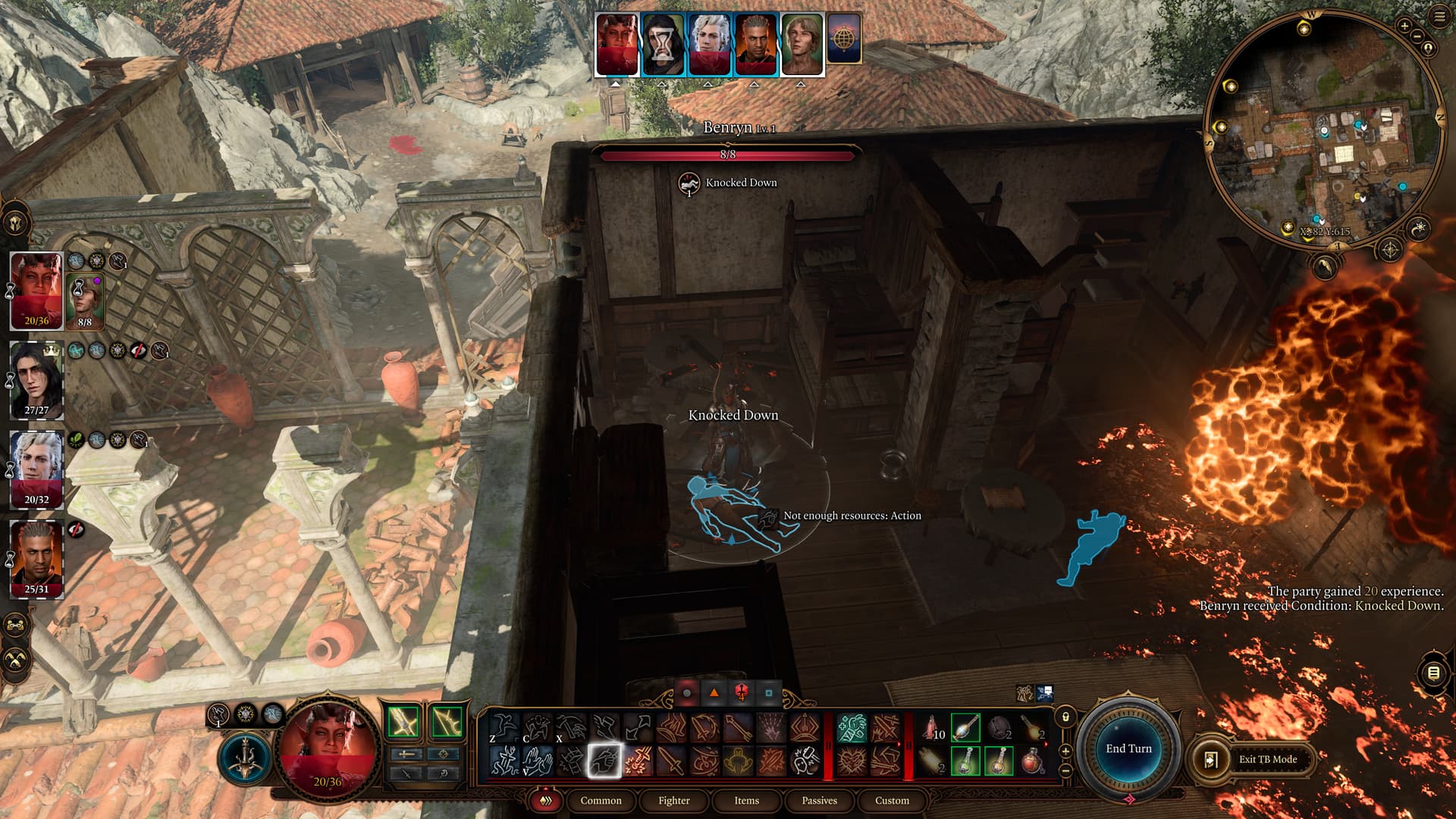
Task: Switch to the Common hotbar tab
Action: (601, 801)
